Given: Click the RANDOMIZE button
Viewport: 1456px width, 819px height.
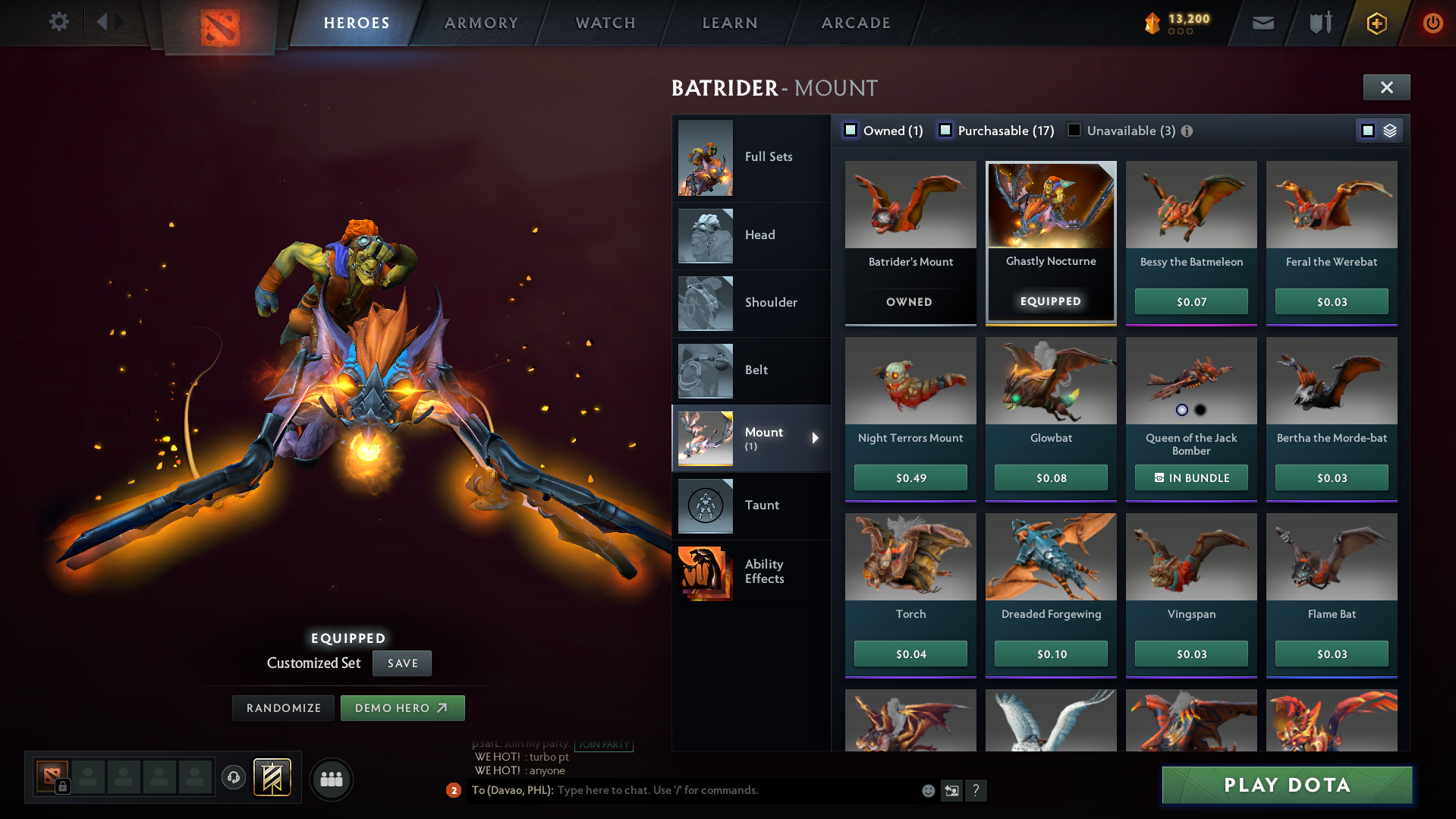Looking at the screenshot, I should point(283,707).
